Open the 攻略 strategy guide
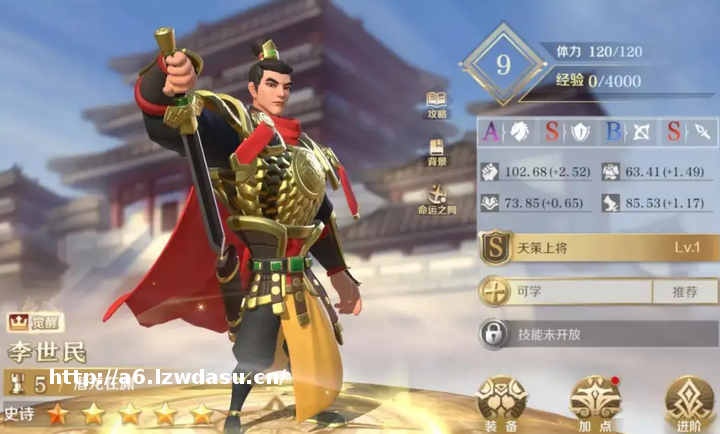 (x=437, y=104)
